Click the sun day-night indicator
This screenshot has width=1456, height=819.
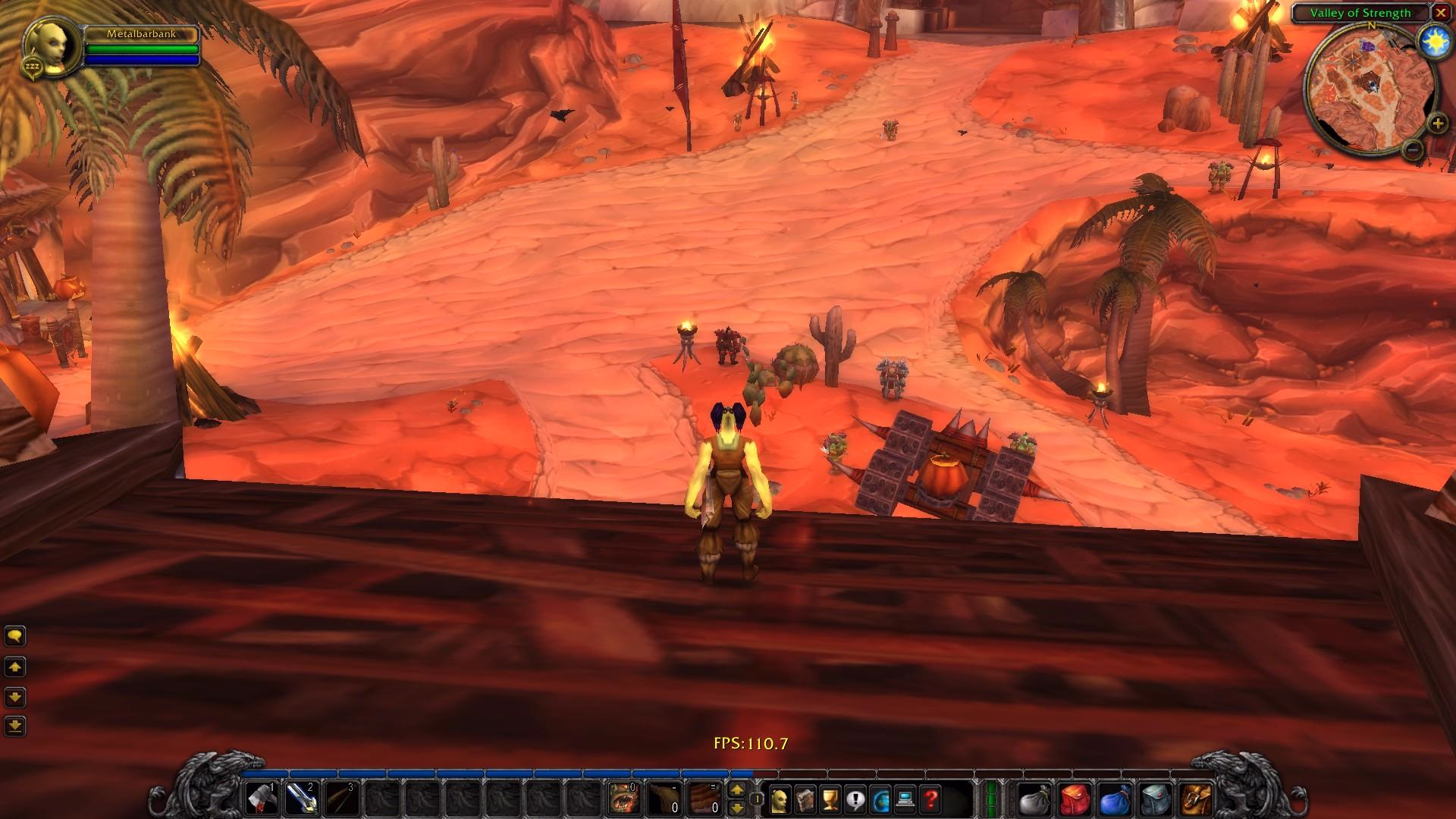pos(1433,39)
